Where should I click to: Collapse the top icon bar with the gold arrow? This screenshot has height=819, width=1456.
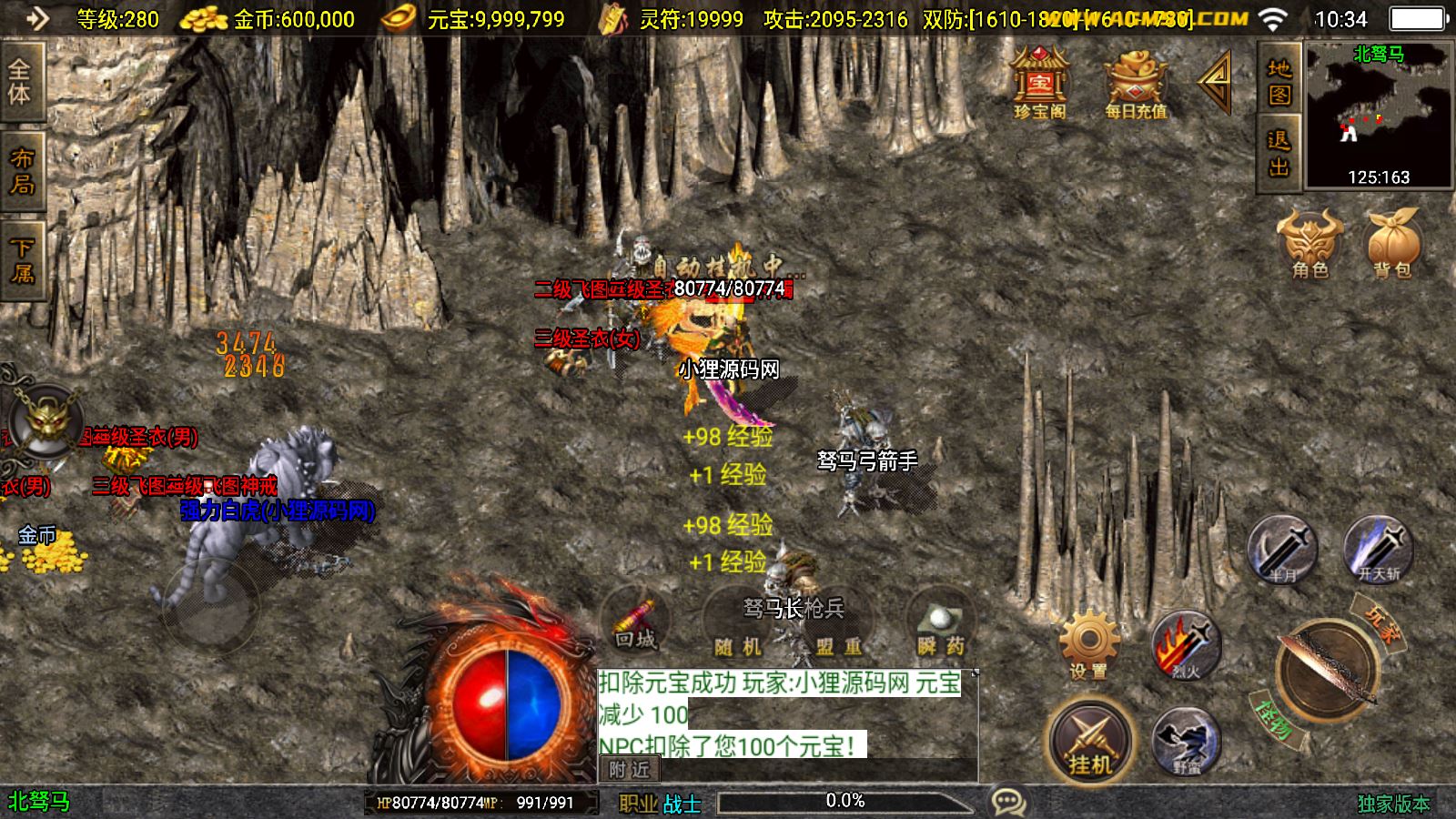(x=1216, y=82)
